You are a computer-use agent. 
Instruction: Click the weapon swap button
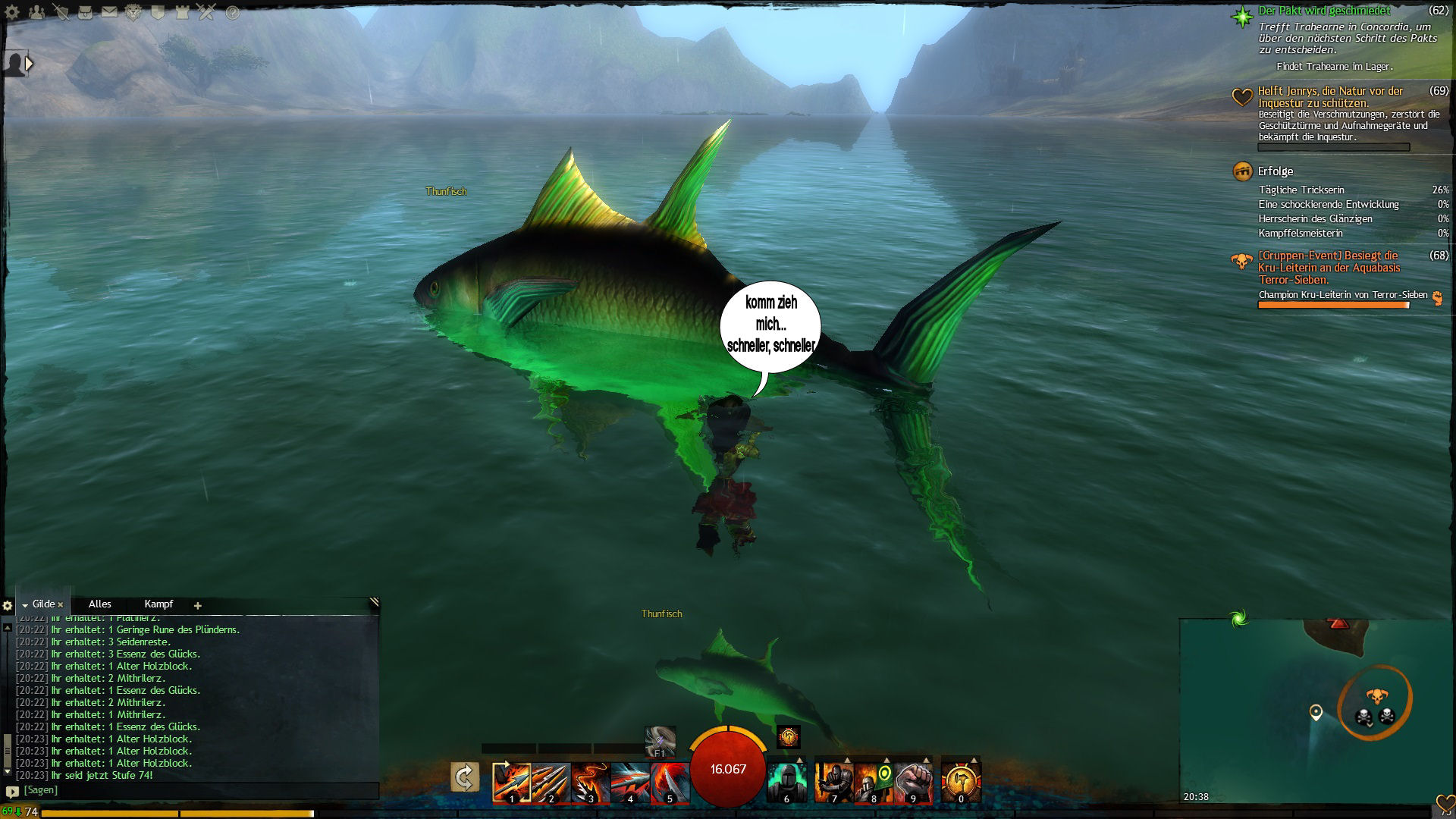(464, 778)
